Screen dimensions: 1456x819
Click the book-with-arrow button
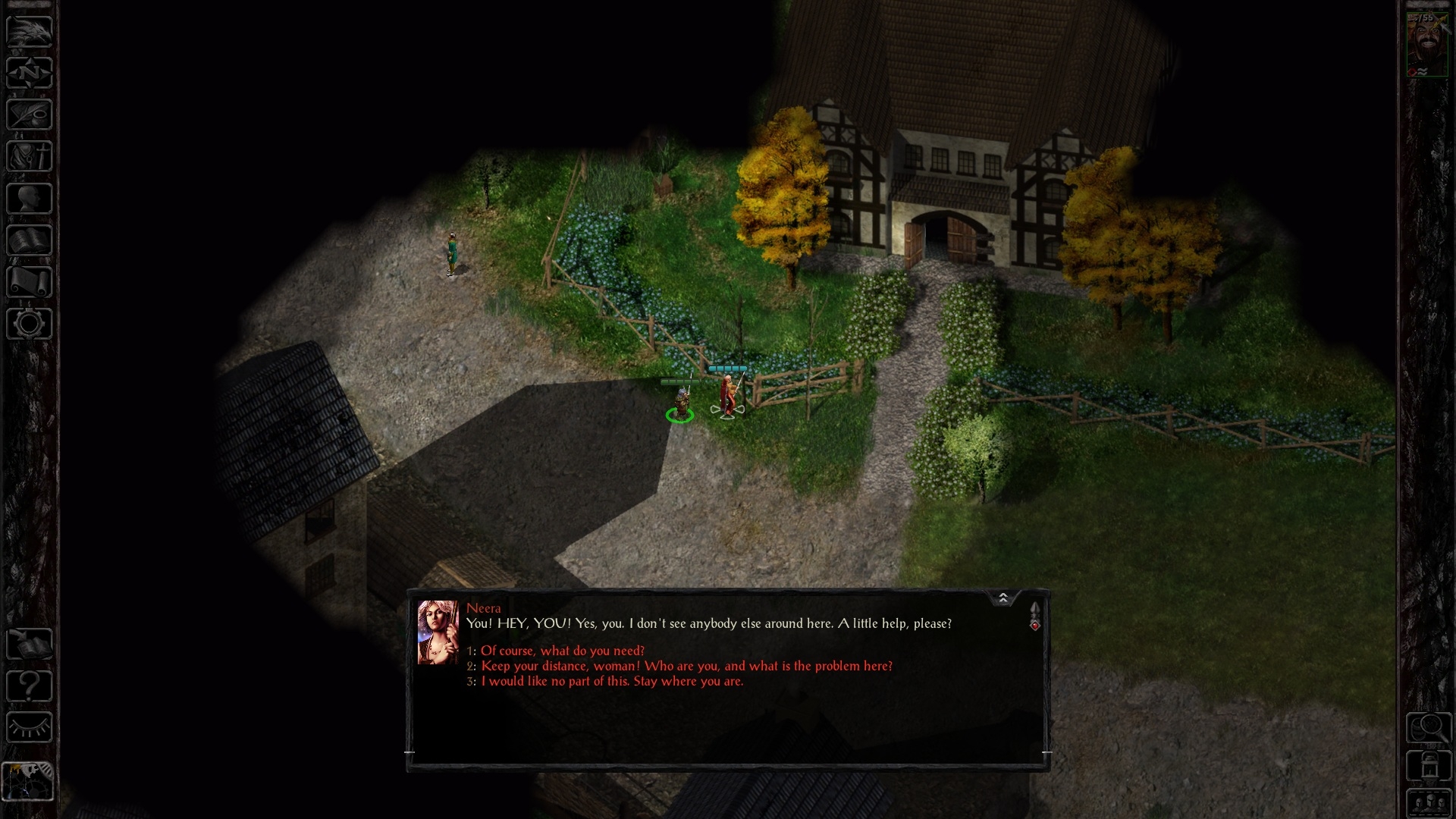click(30, 644)
